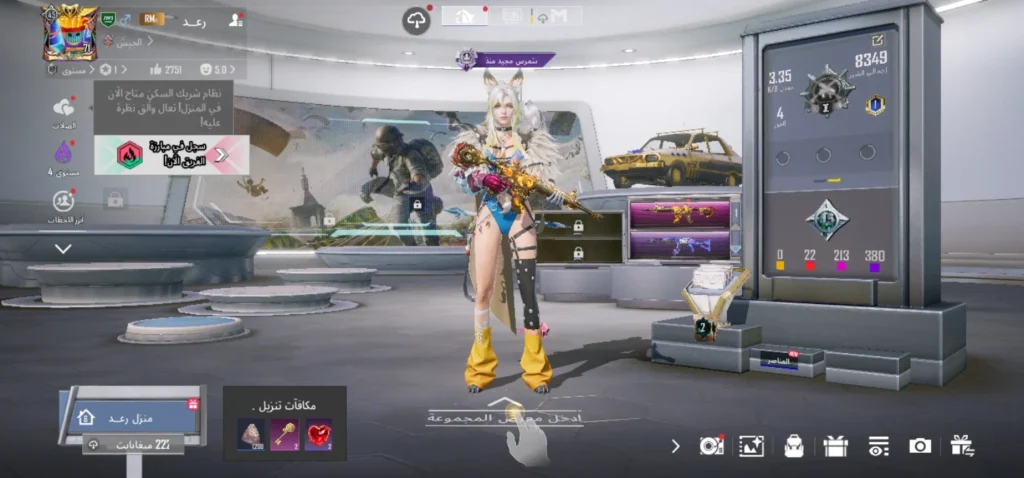This screenshot has width=1024, height=478.
Task: Tap the cloud download icon
Action: pyautogui.click(x=416, y=20)
